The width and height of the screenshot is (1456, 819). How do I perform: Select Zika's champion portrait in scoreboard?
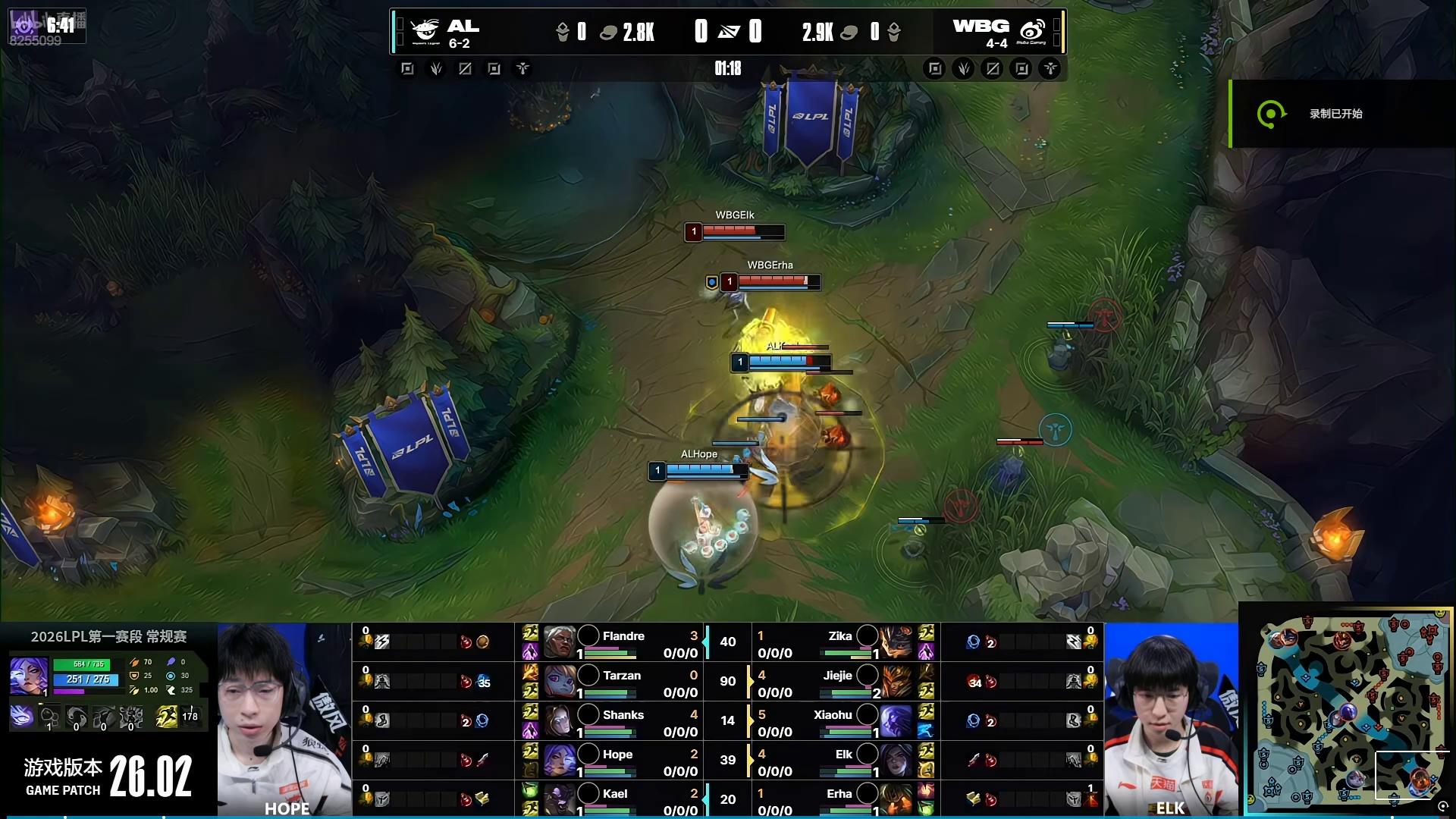[896, 642]
